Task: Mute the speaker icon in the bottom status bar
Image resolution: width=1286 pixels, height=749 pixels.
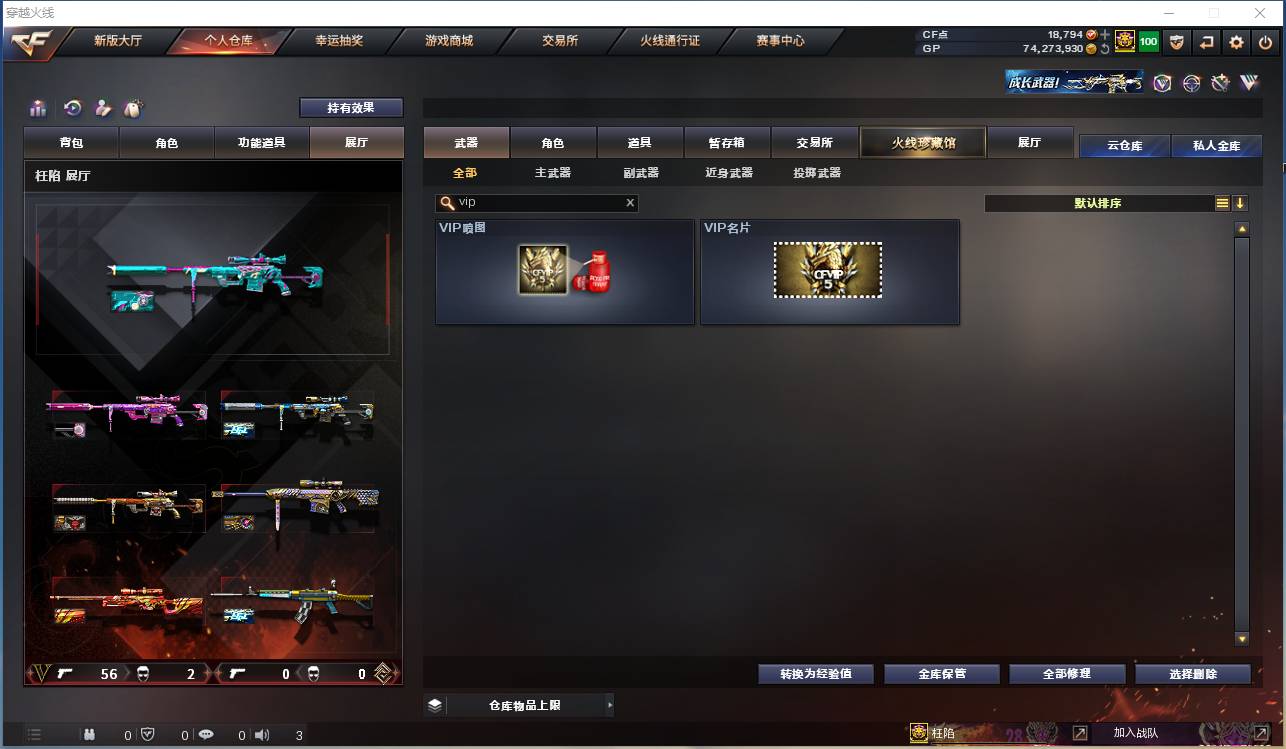Action: (261, 734)
